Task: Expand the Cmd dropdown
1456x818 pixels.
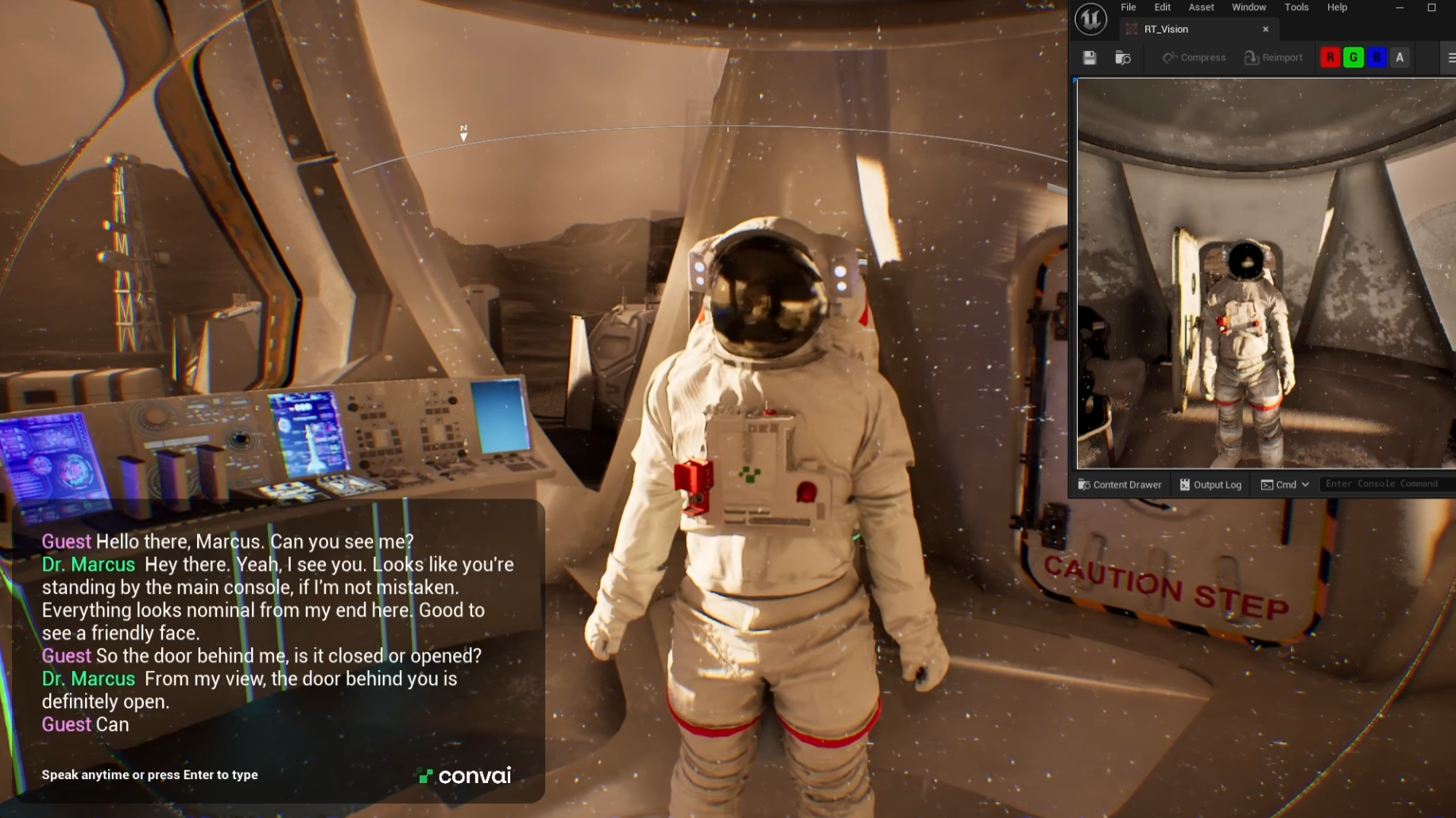Action: pyautogui.click(x=1285, y=485)
